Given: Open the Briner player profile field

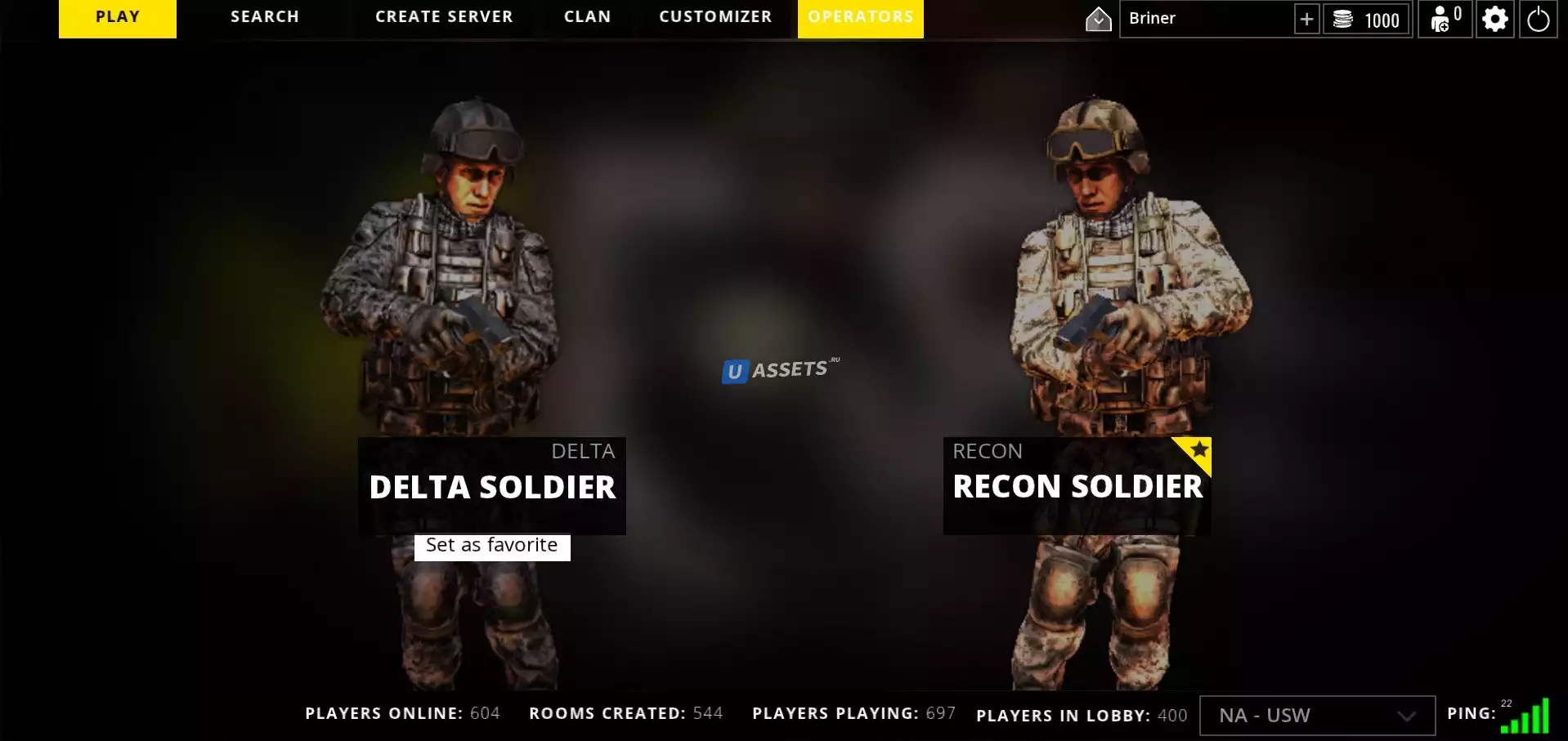Looking at the screenshot, I should (x=1205, y=19).
